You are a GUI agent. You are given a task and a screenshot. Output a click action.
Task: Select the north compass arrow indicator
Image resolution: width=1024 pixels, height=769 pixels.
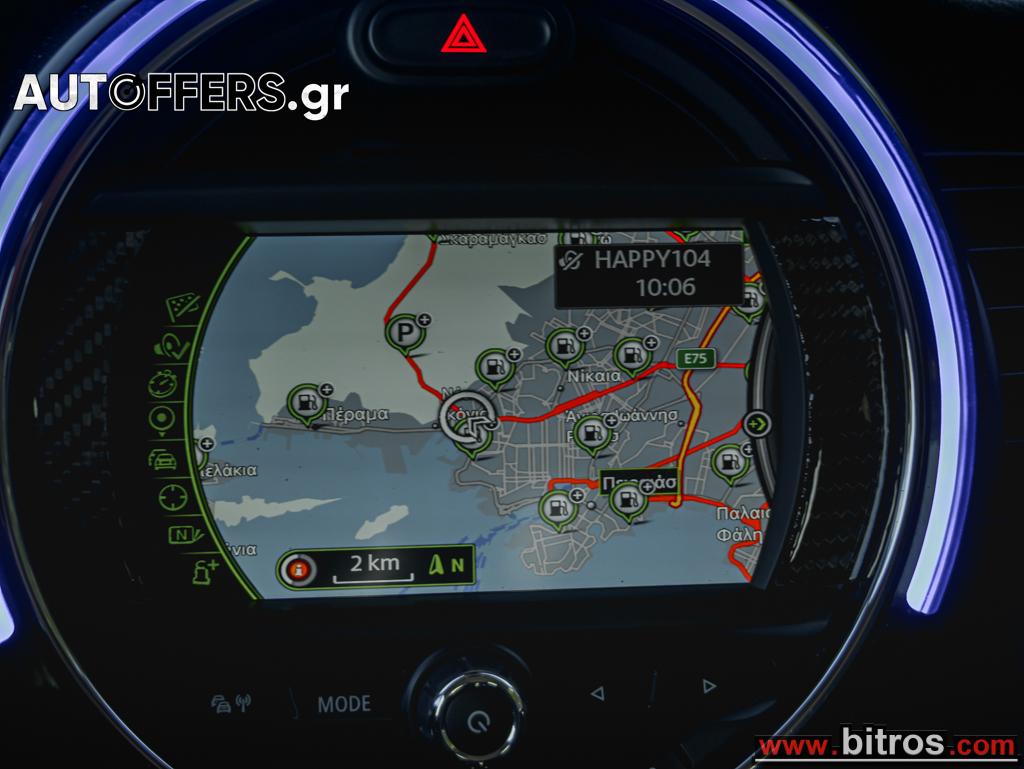click(x=445, y=565)
